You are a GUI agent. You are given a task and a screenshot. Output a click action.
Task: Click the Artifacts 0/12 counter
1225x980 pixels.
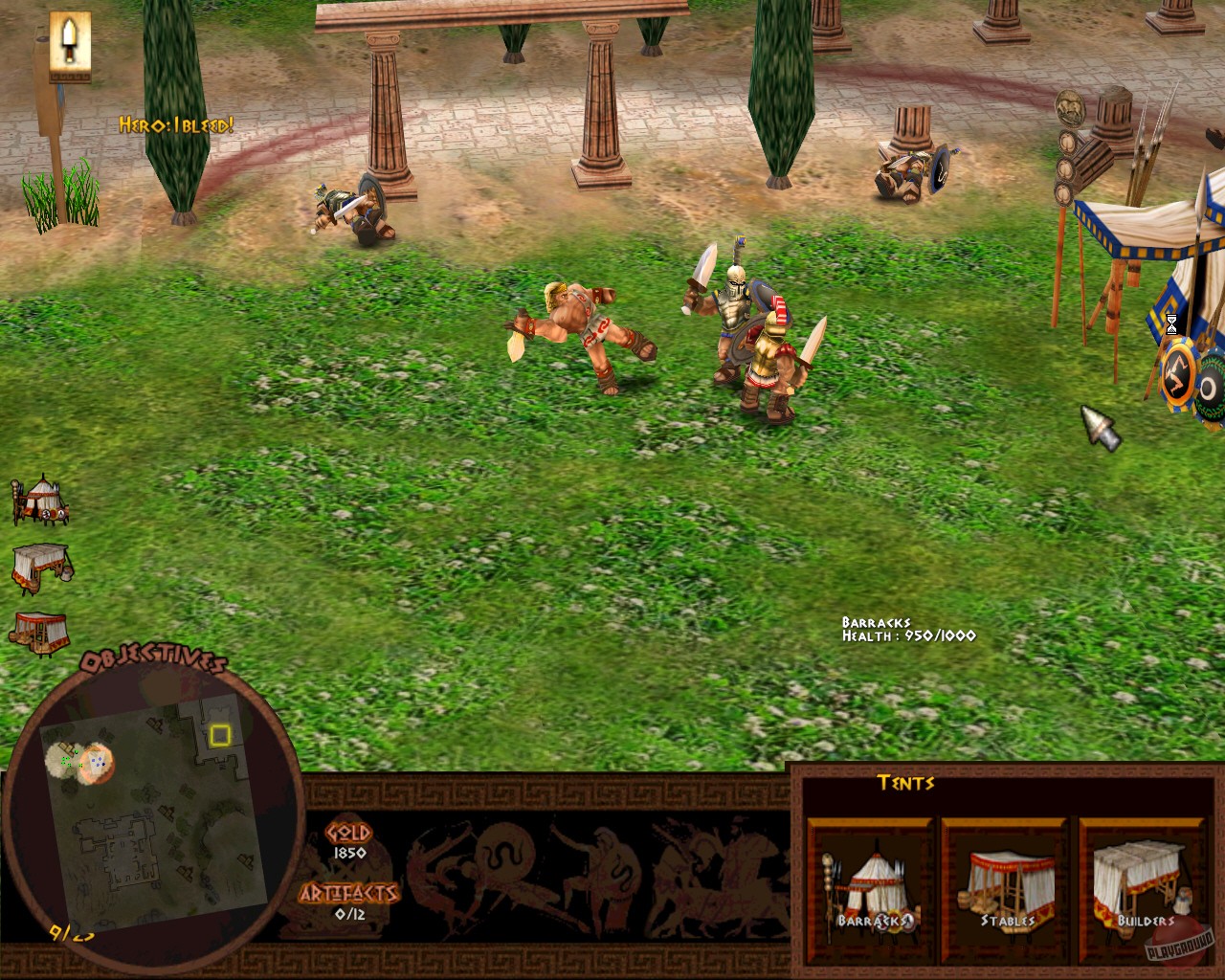tap(349, 898)
